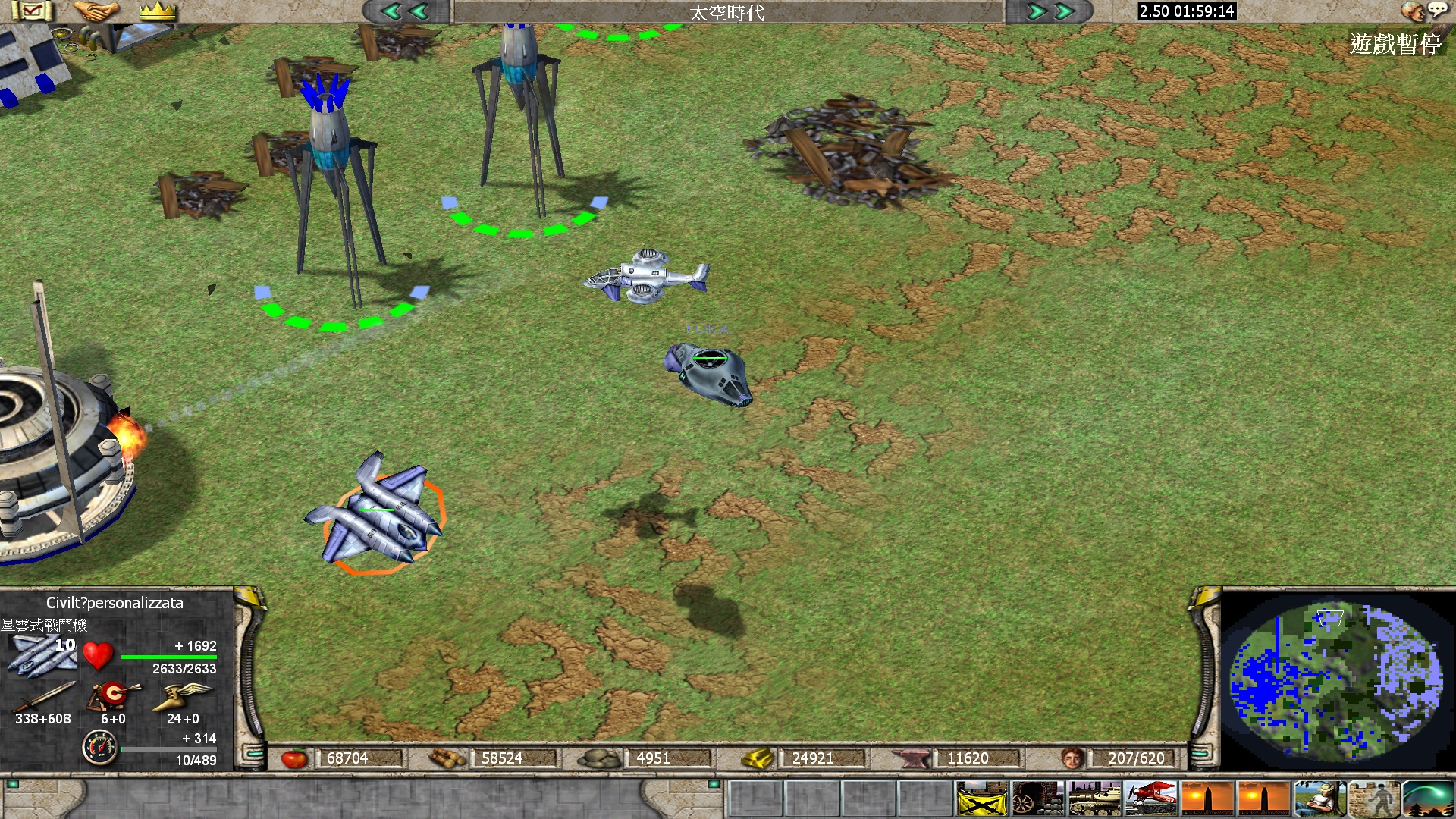
Task: Click the selected fighter portrait
Action: 42,654
